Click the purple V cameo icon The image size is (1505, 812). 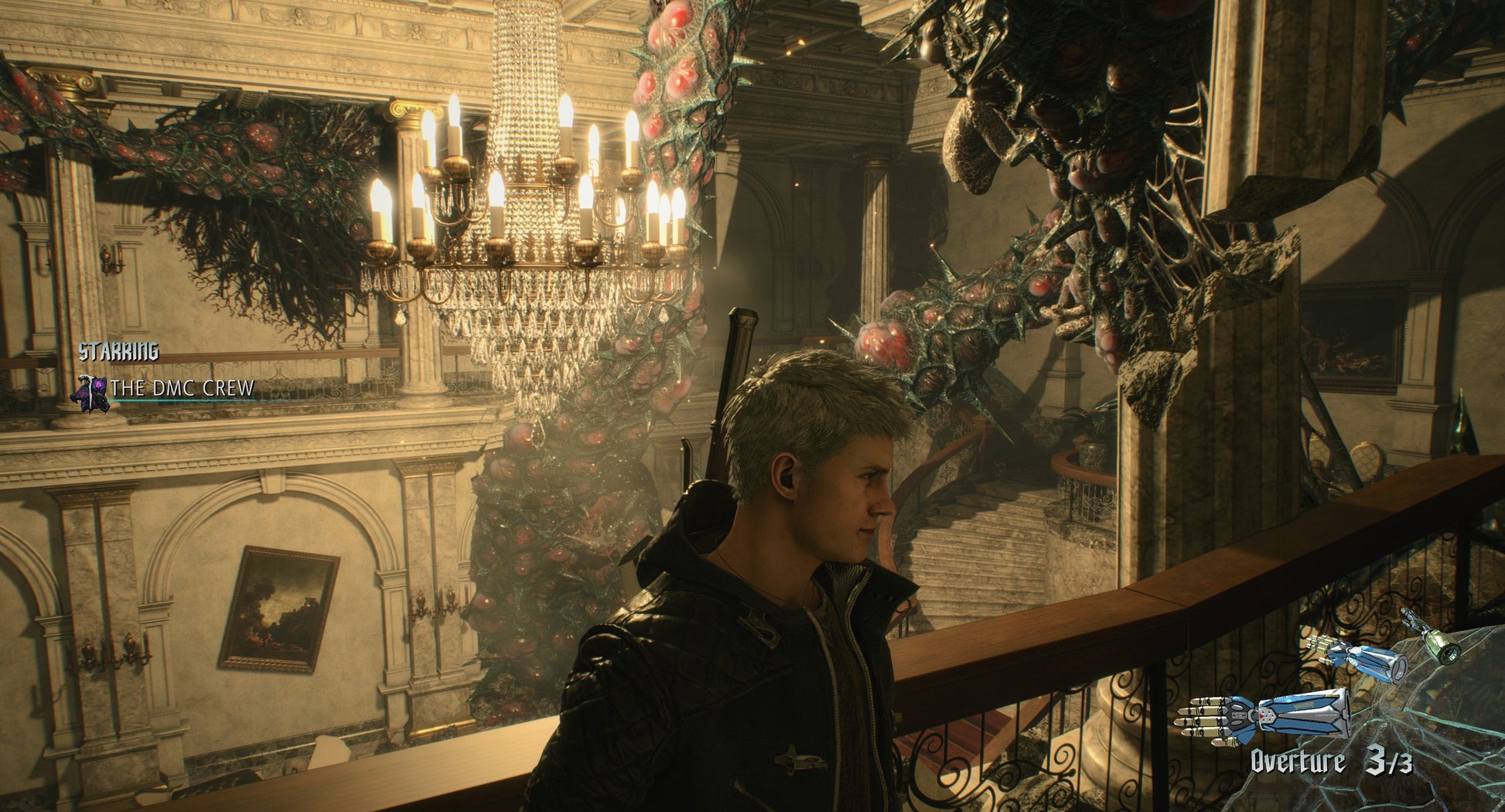click(x=90, y=392)
